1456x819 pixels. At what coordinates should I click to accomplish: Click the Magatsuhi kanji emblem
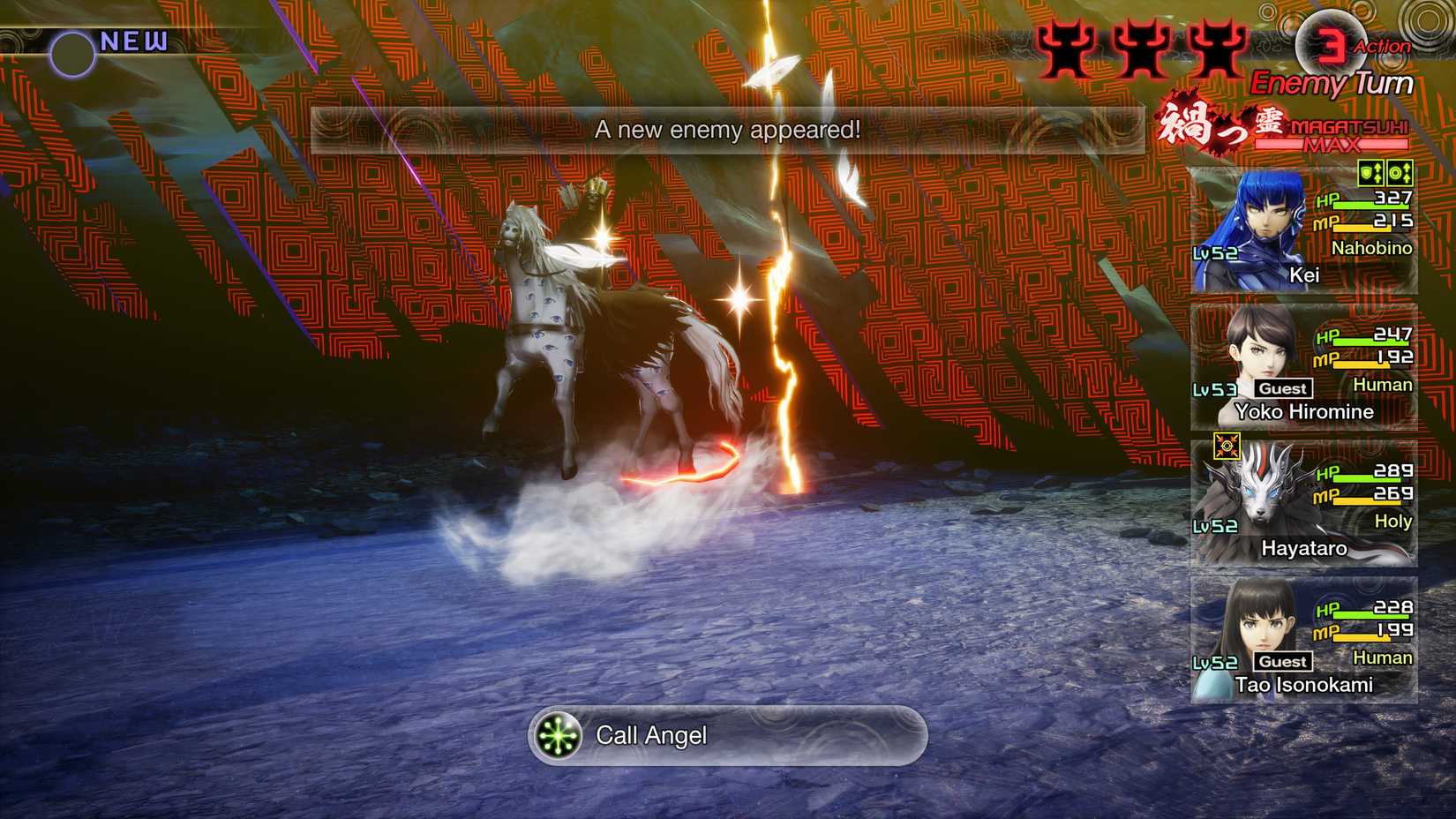(1218, 125)
